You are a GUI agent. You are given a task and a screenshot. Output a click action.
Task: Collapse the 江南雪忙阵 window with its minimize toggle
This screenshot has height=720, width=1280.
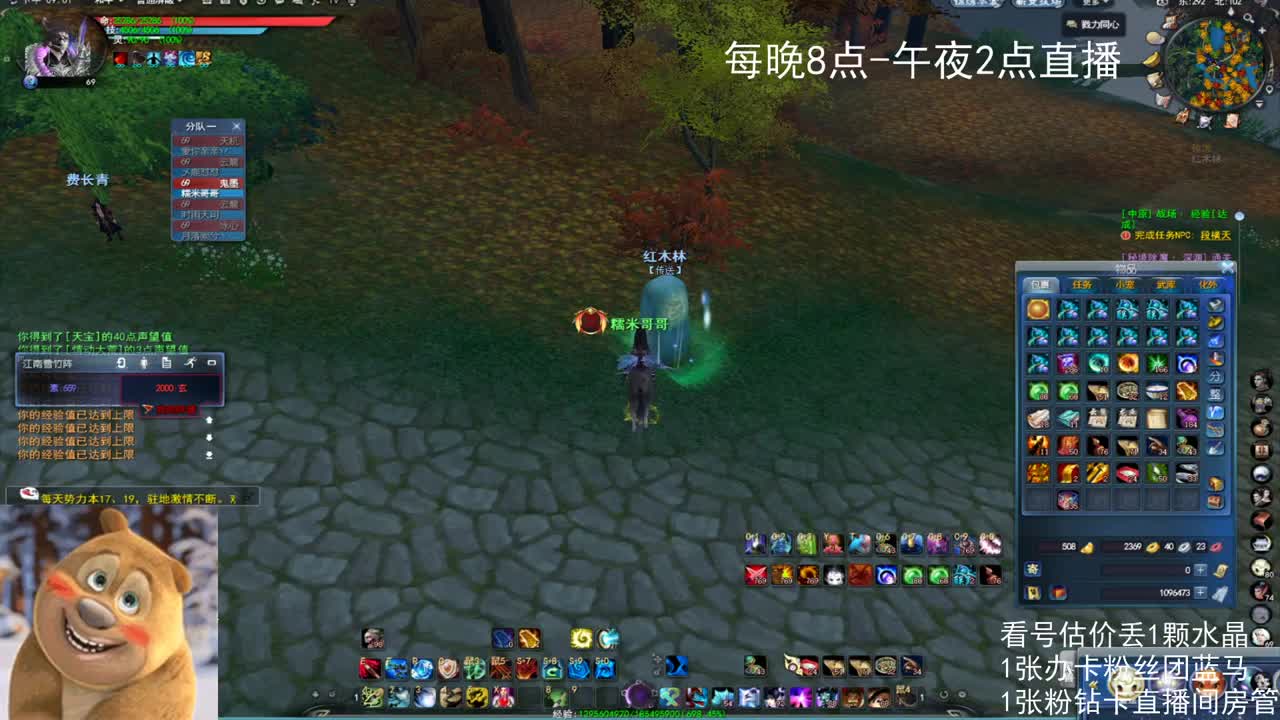(212, 363)
